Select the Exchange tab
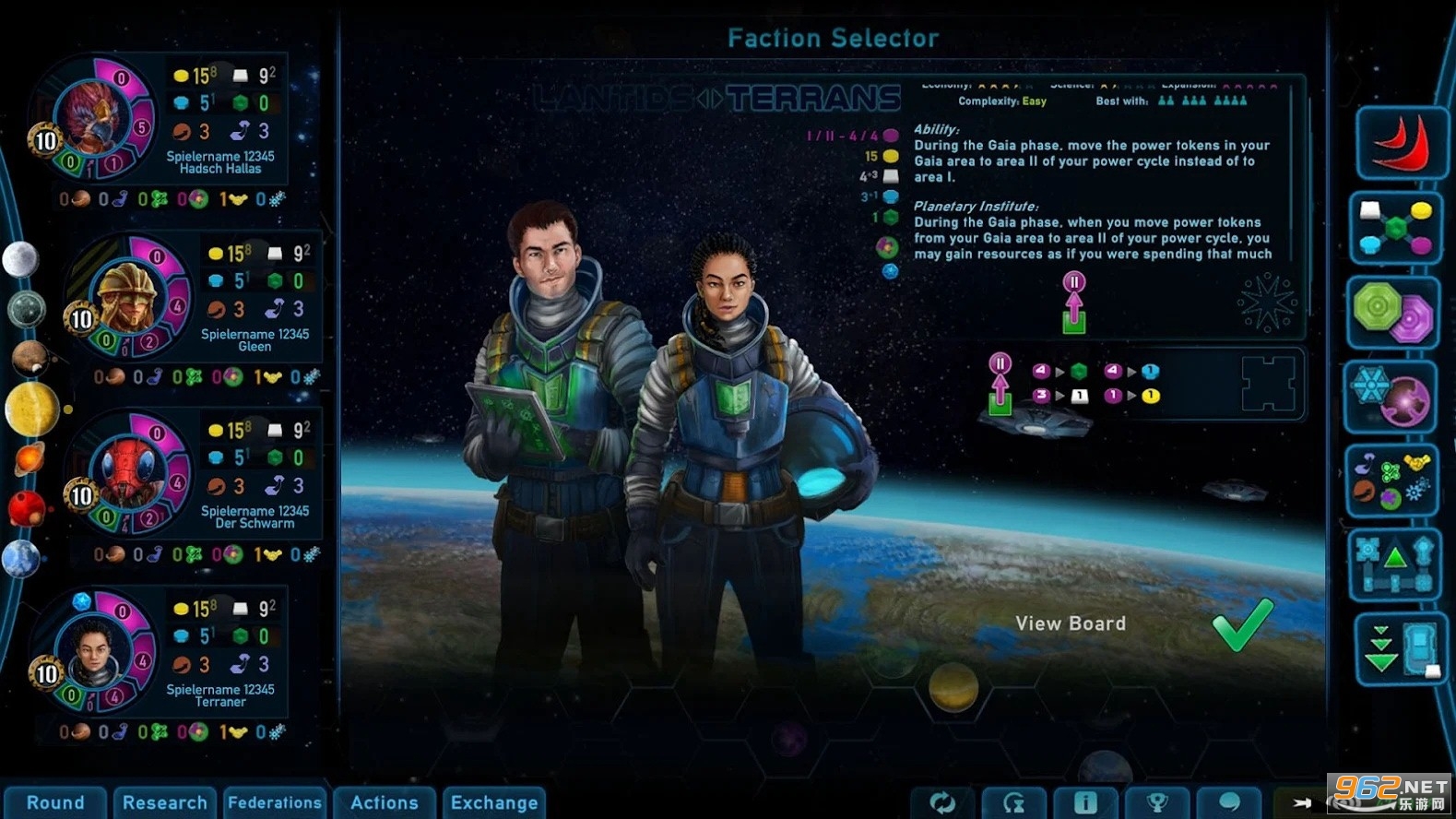This screenshot has height=819, width=1456. (x=494, y=802)
